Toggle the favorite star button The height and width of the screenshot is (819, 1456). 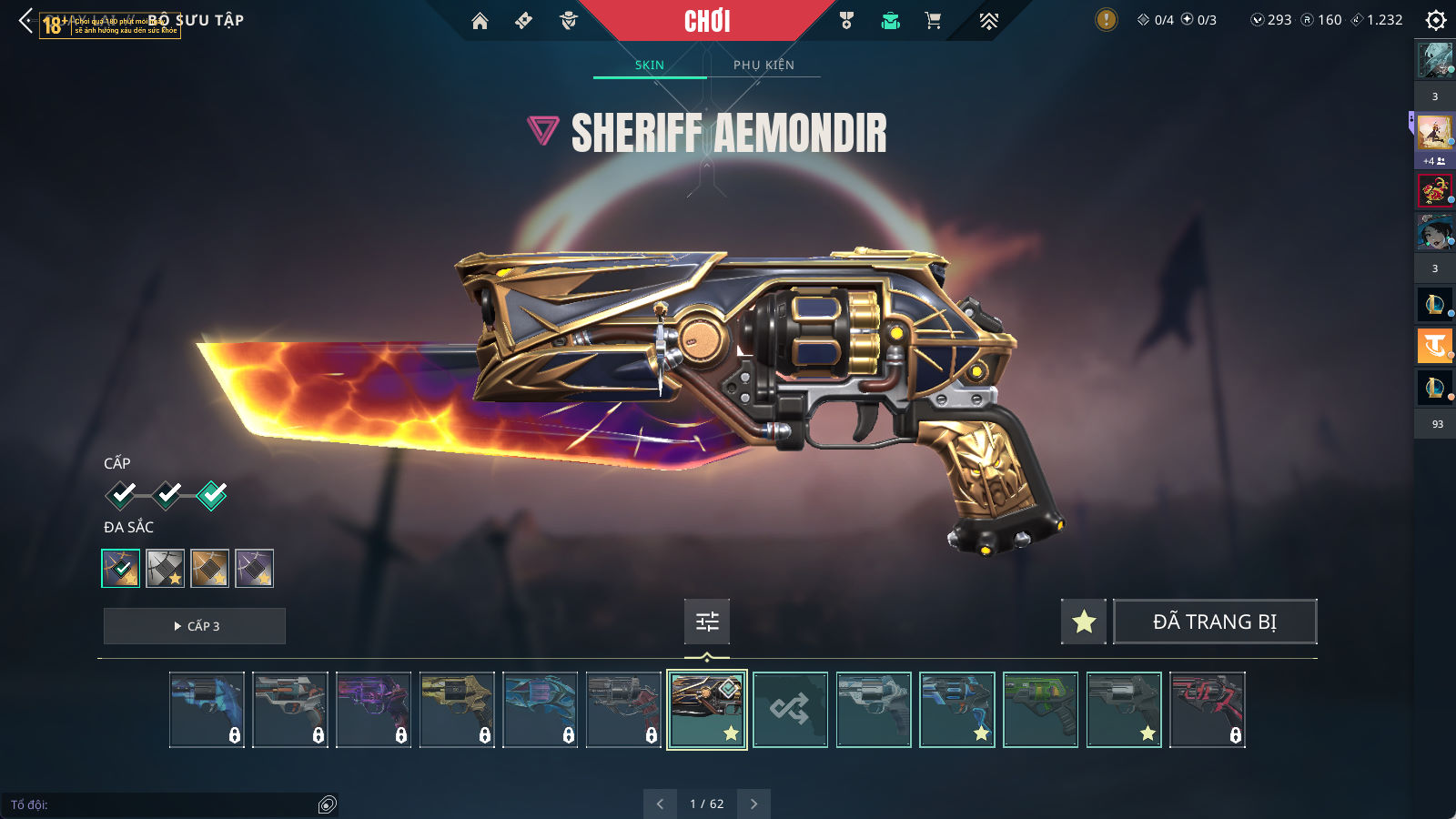click(1084, 622)
